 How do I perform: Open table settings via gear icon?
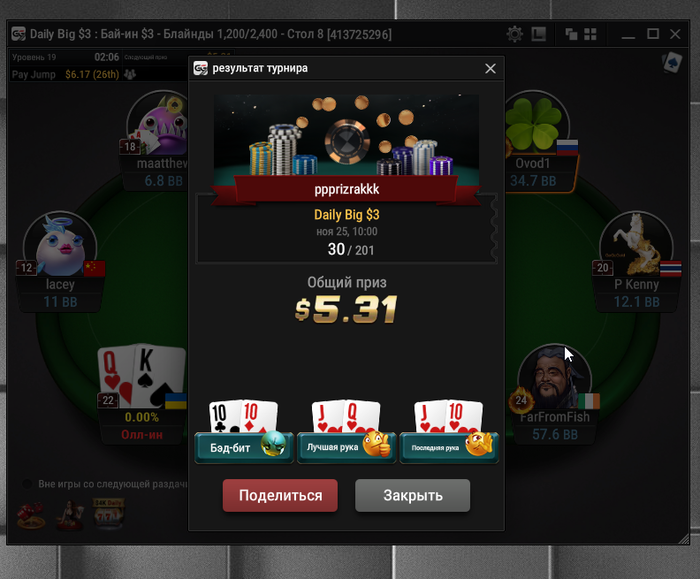[x=514, y=34]
